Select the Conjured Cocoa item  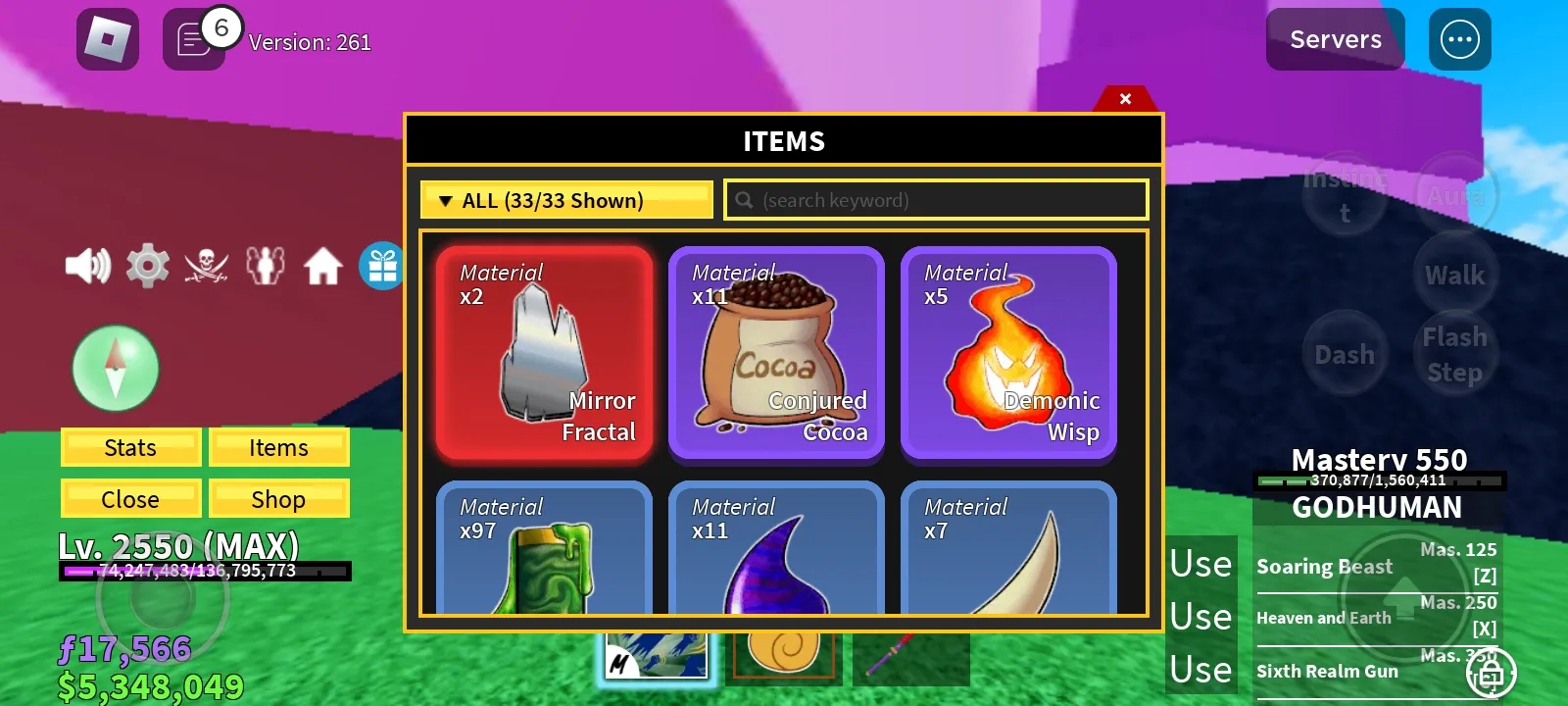click(x=777, y=353)
